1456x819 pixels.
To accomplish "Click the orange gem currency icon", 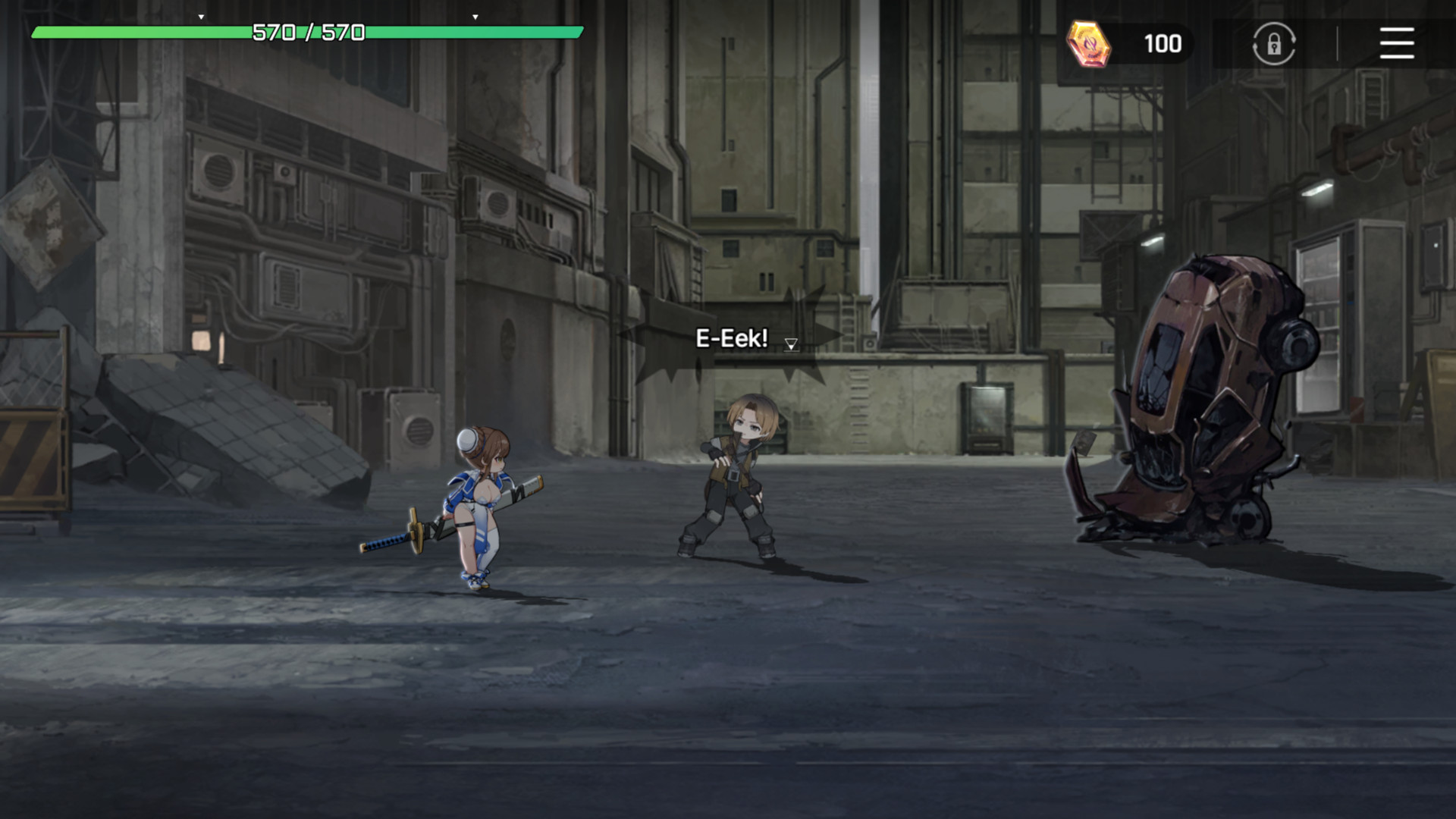I will pyautogui.click(x=1088, y=43).
